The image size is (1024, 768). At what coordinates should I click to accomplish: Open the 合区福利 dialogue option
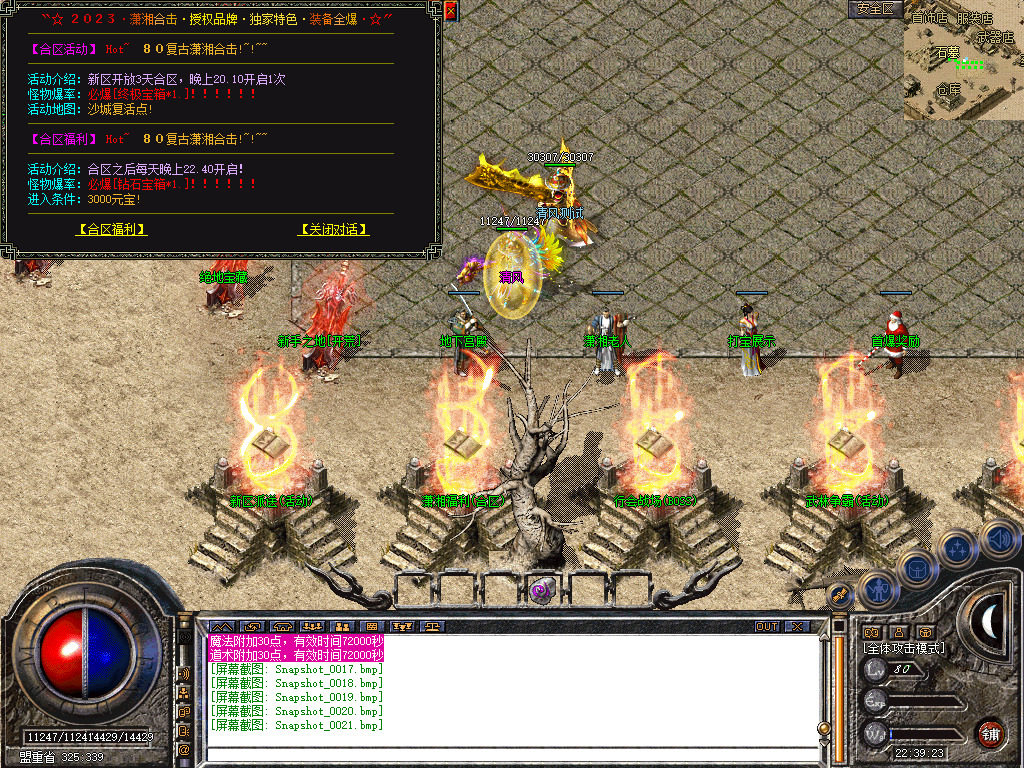coord(112,229)
